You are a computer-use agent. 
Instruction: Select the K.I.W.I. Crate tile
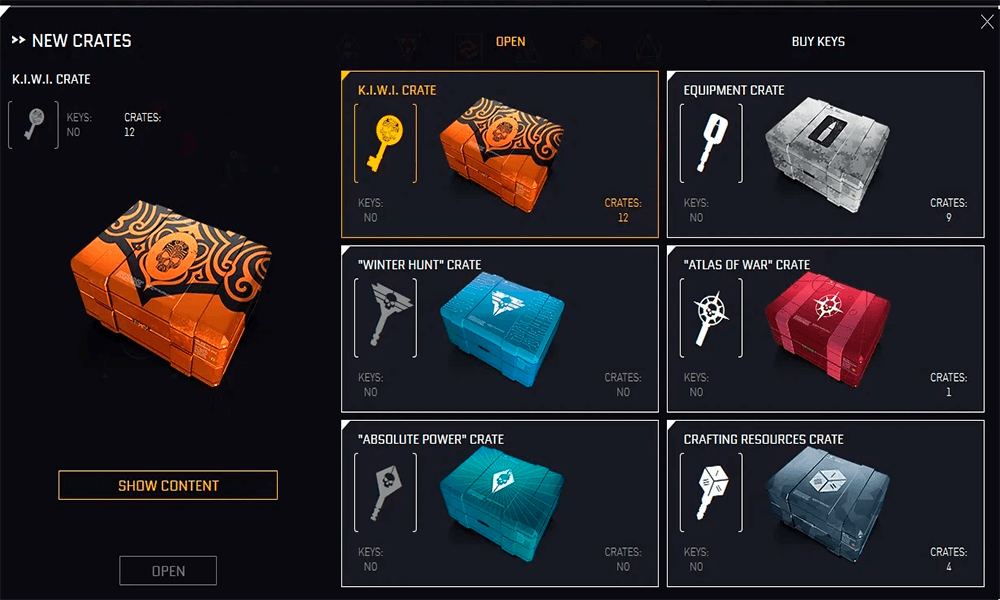click(x=500, y=154)
